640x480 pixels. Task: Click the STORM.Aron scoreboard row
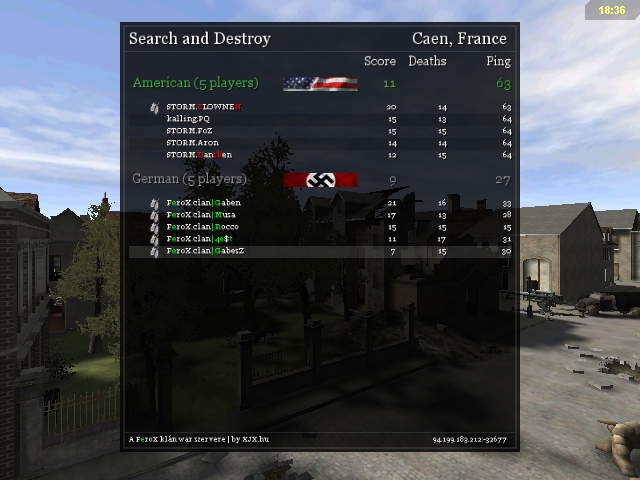click(x=192, y=143)
